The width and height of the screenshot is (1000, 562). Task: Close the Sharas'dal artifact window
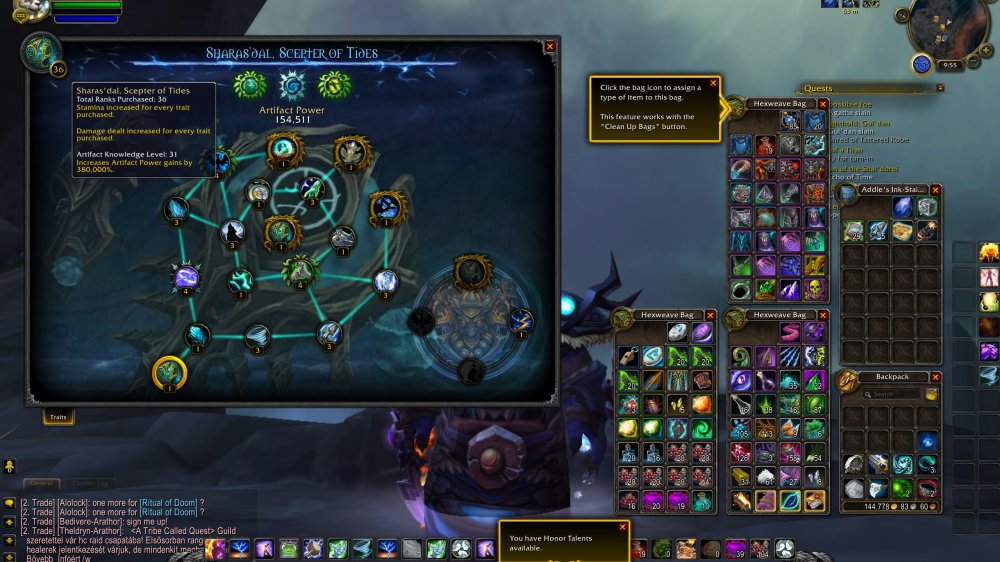549,46
